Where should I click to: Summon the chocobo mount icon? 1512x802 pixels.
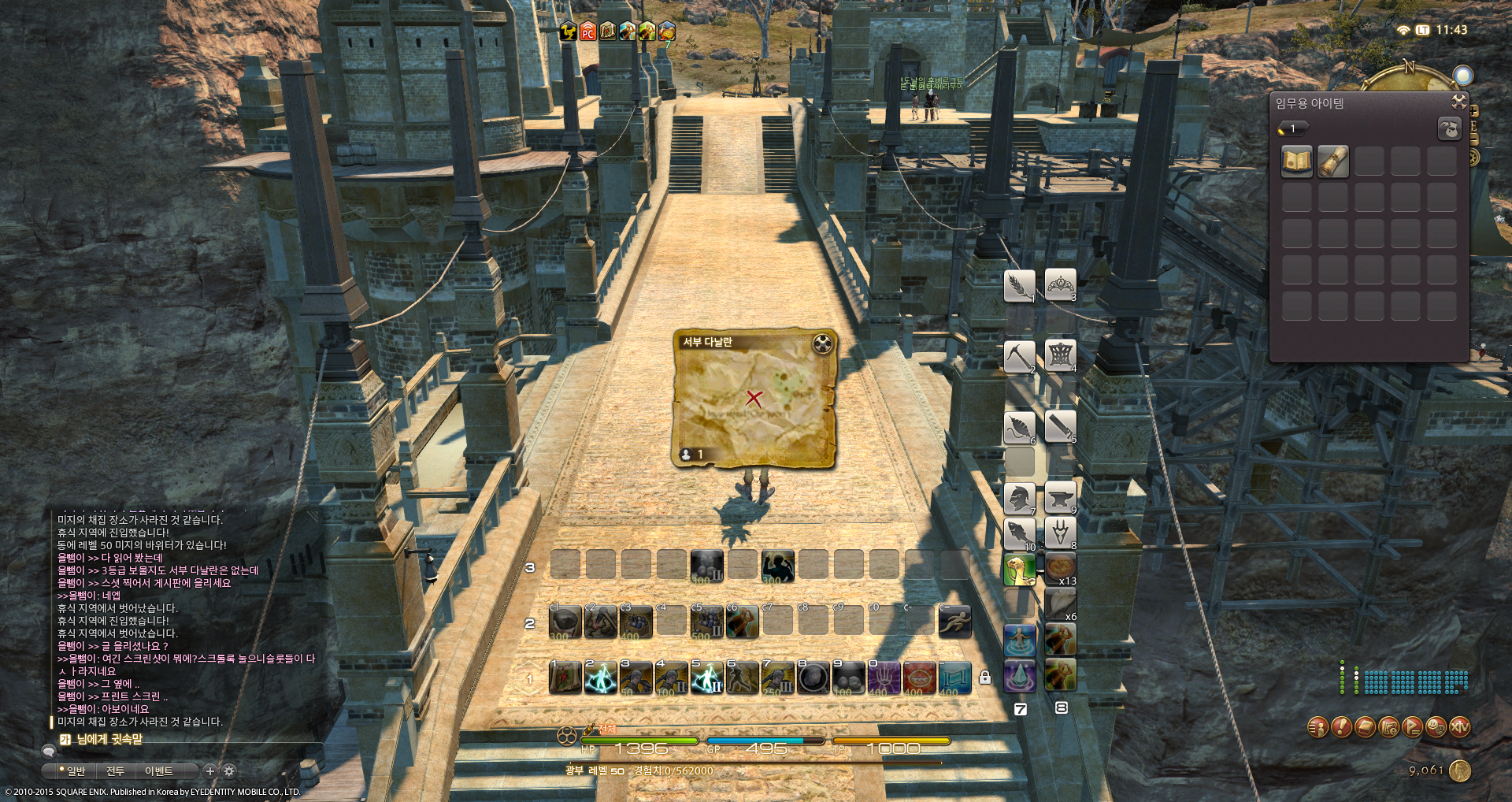point(1019,570)
